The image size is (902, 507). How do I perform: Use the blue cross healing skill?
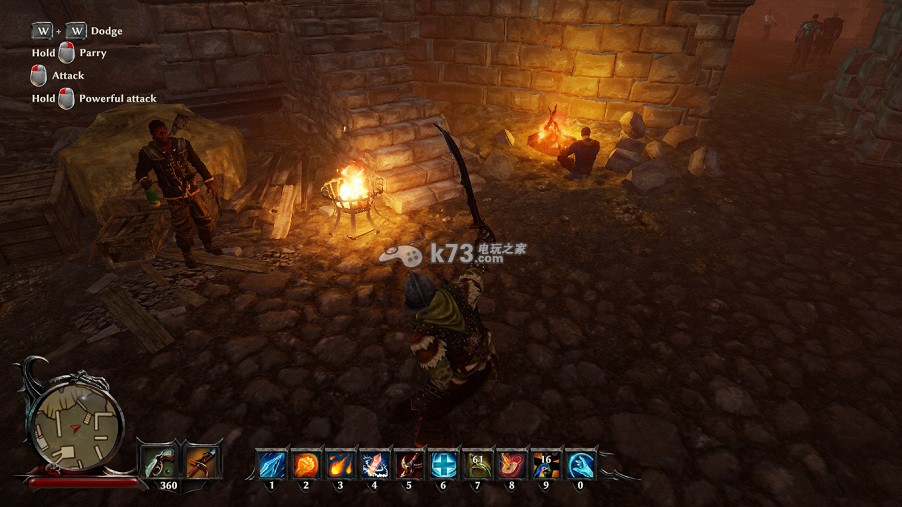(x=443, y=465)
